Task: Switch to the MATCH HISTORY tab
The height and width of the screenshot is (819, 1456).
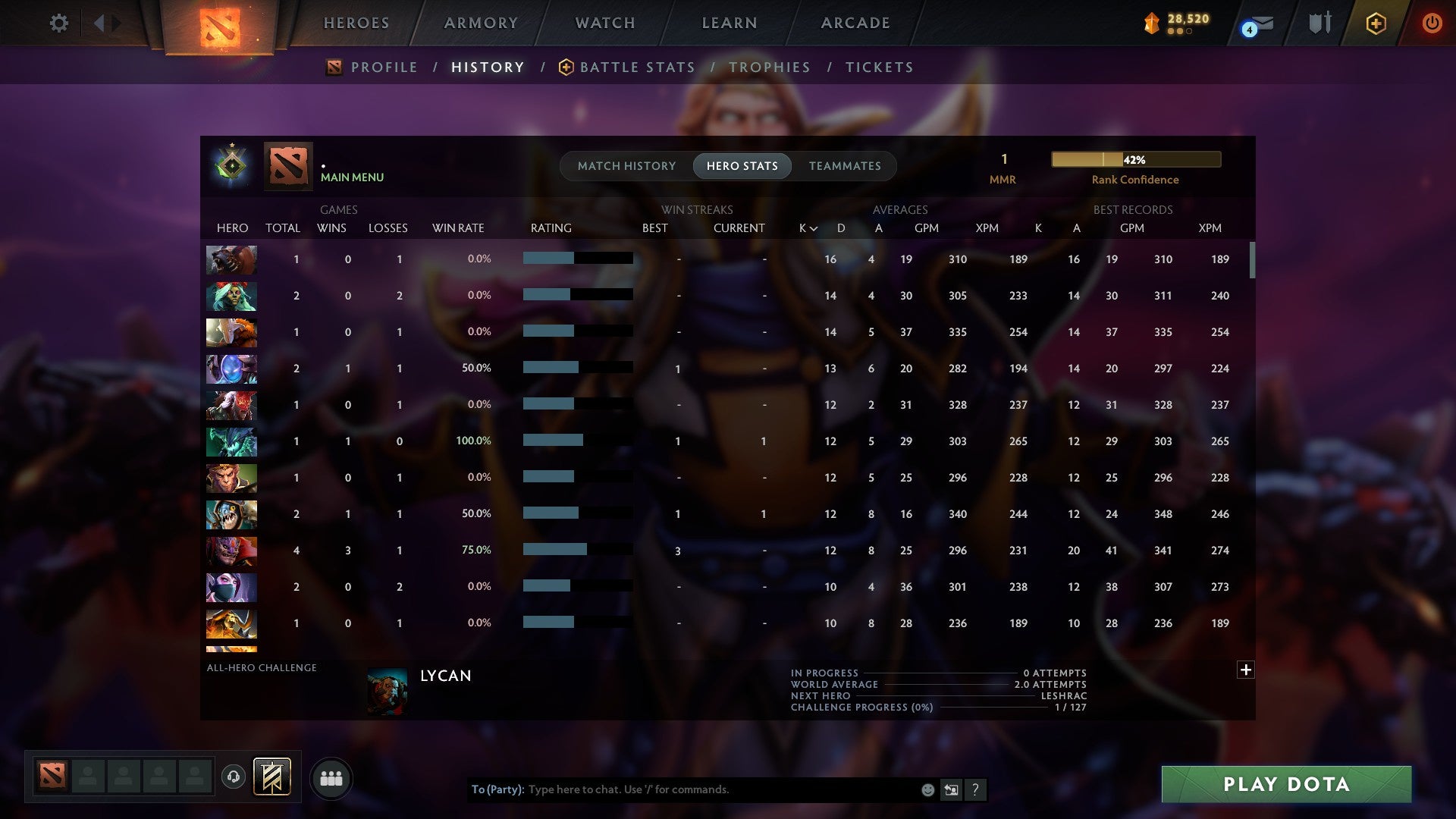Action: (x=626, y=165)
